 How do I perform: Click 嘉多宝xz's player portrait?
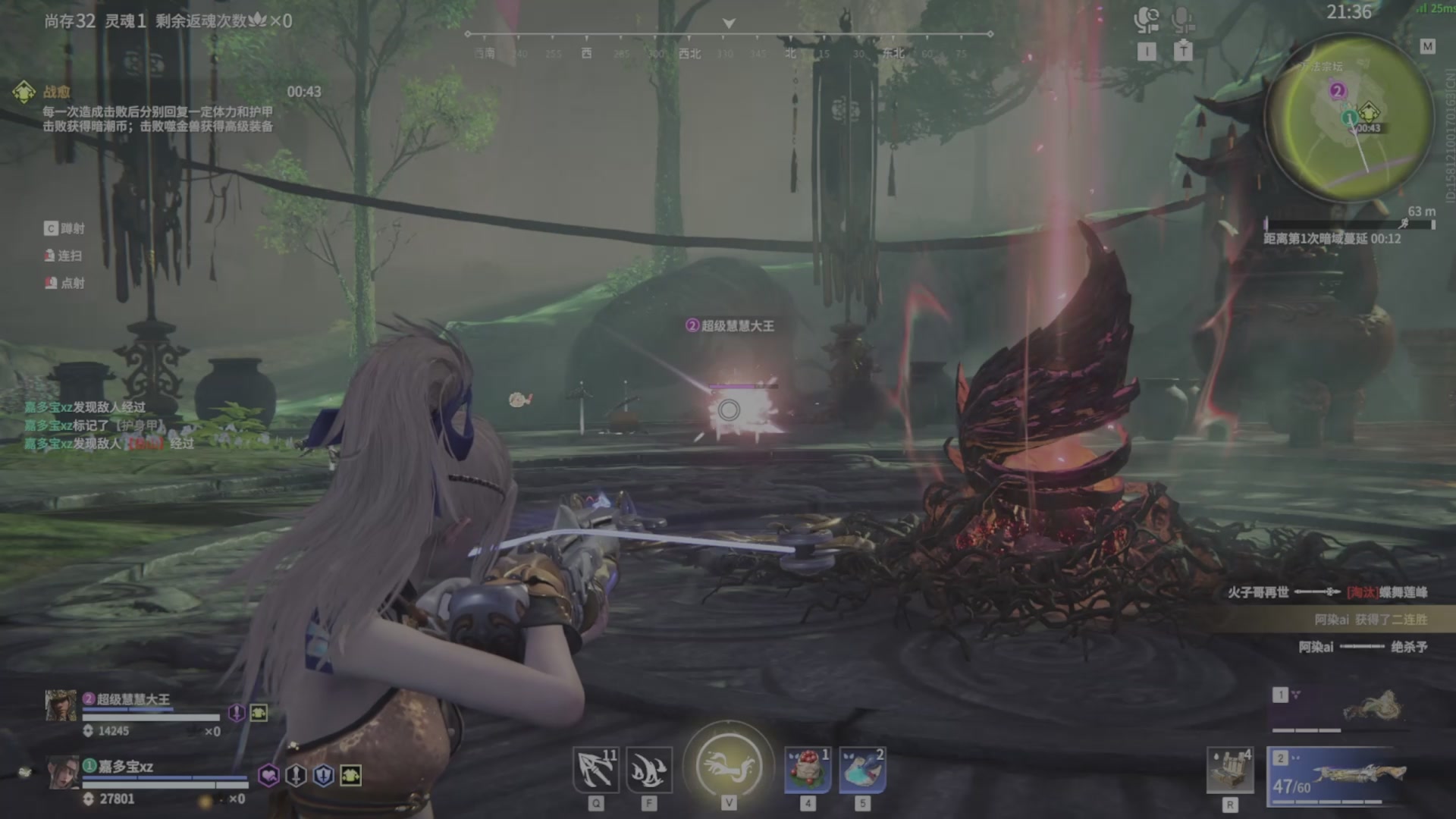(63, 773)
